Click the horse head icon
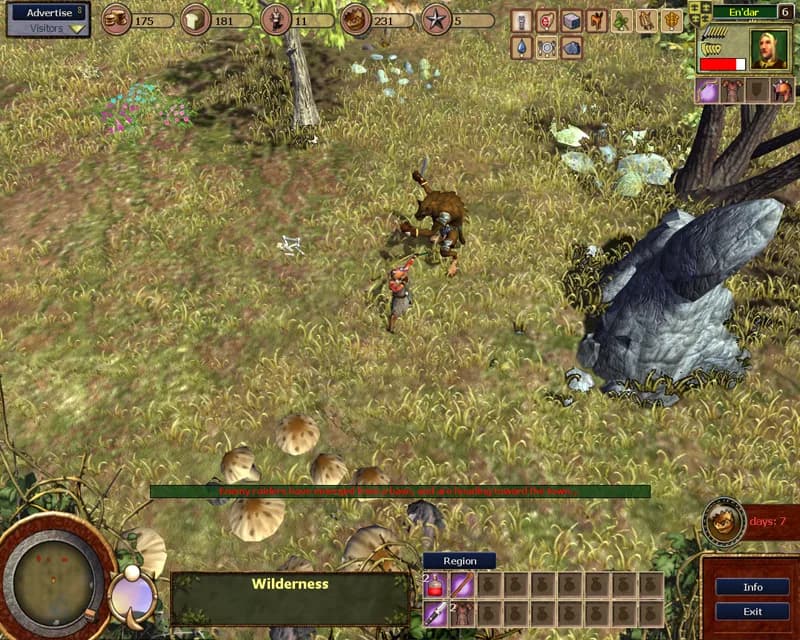Image resolution: width=800 pixels, height=640 pixels. [x=597, y=20]
